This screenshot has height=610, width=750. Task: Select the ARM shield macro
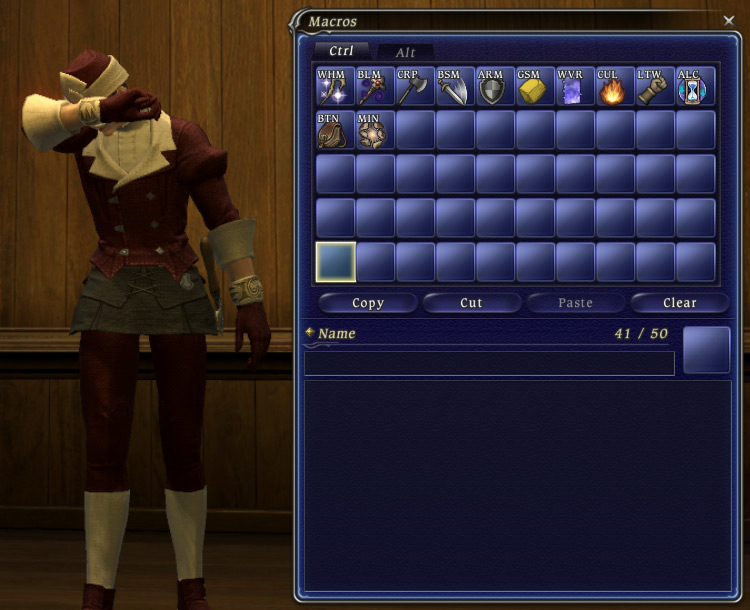click(495, 87)
